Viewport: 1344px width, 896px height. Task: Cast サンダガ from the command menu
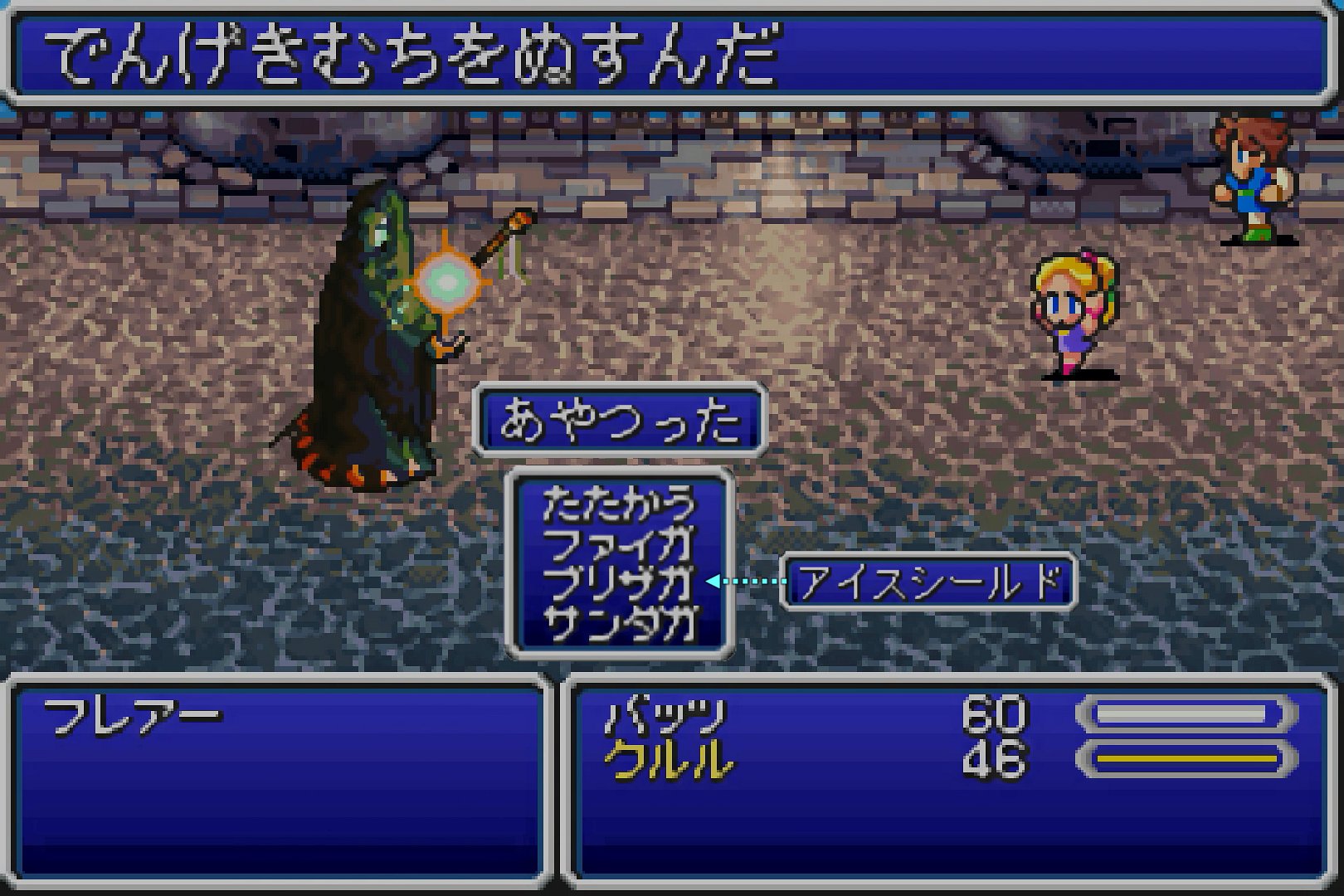(x=619, y=622)
